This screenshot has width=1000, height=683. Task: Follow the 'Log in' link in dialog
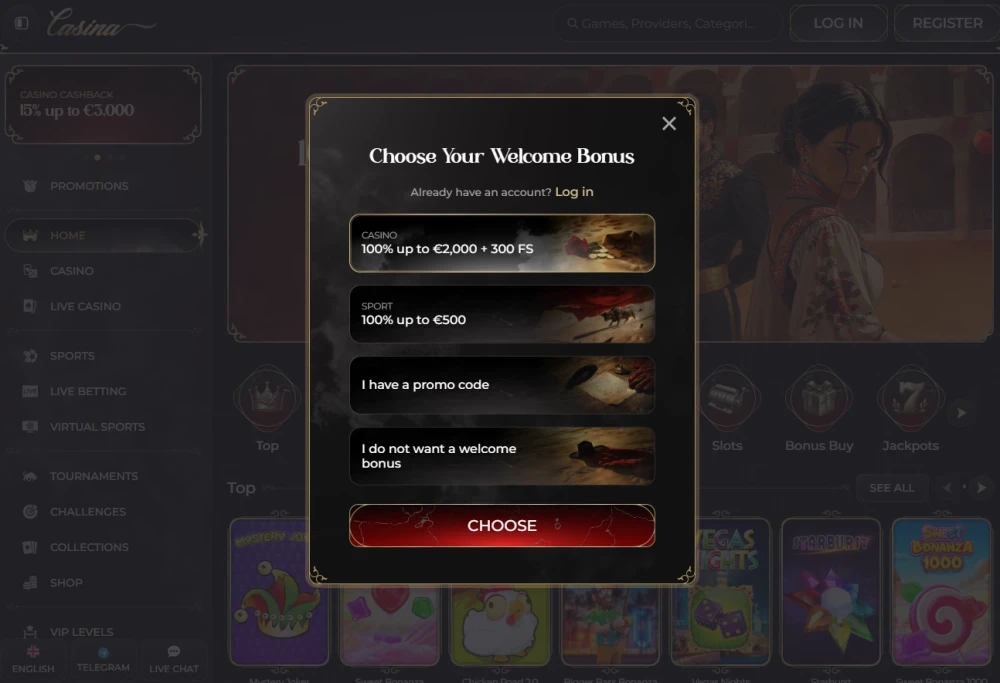[574, 192]
